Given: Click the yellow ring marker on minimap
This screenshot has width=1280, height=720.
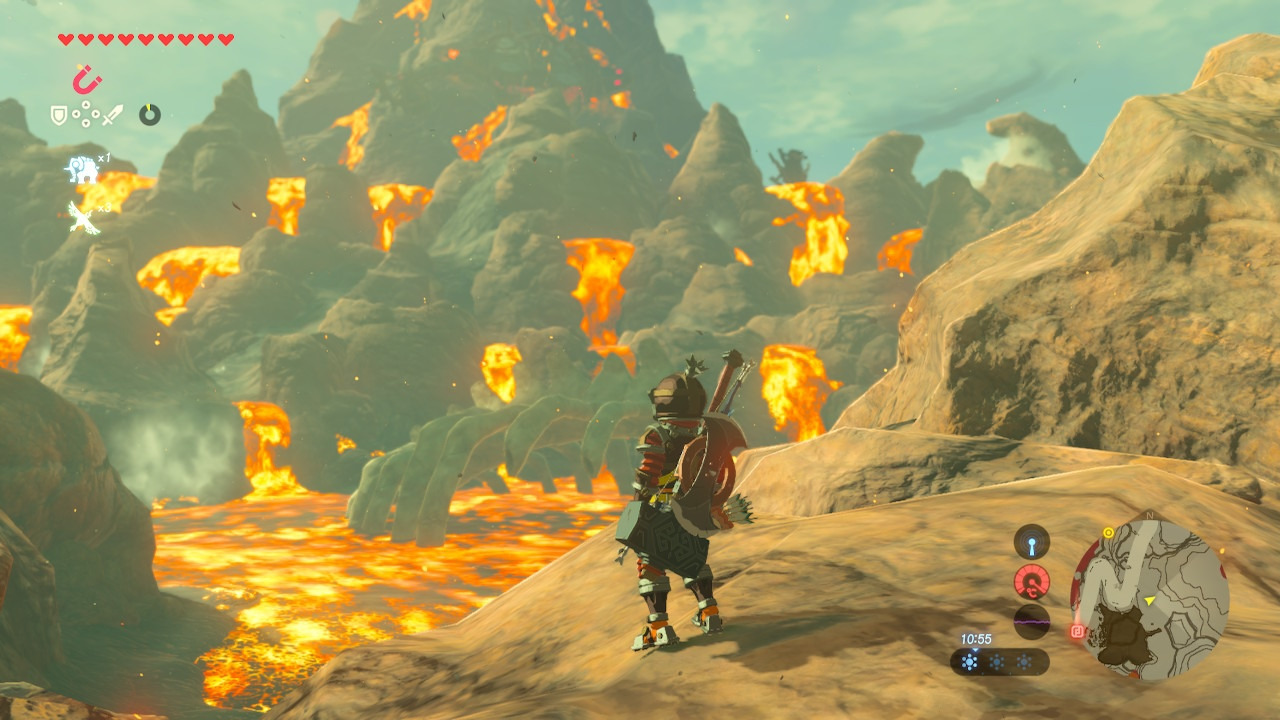Looking at the screenshot, I should click(x=1108, y=533).
